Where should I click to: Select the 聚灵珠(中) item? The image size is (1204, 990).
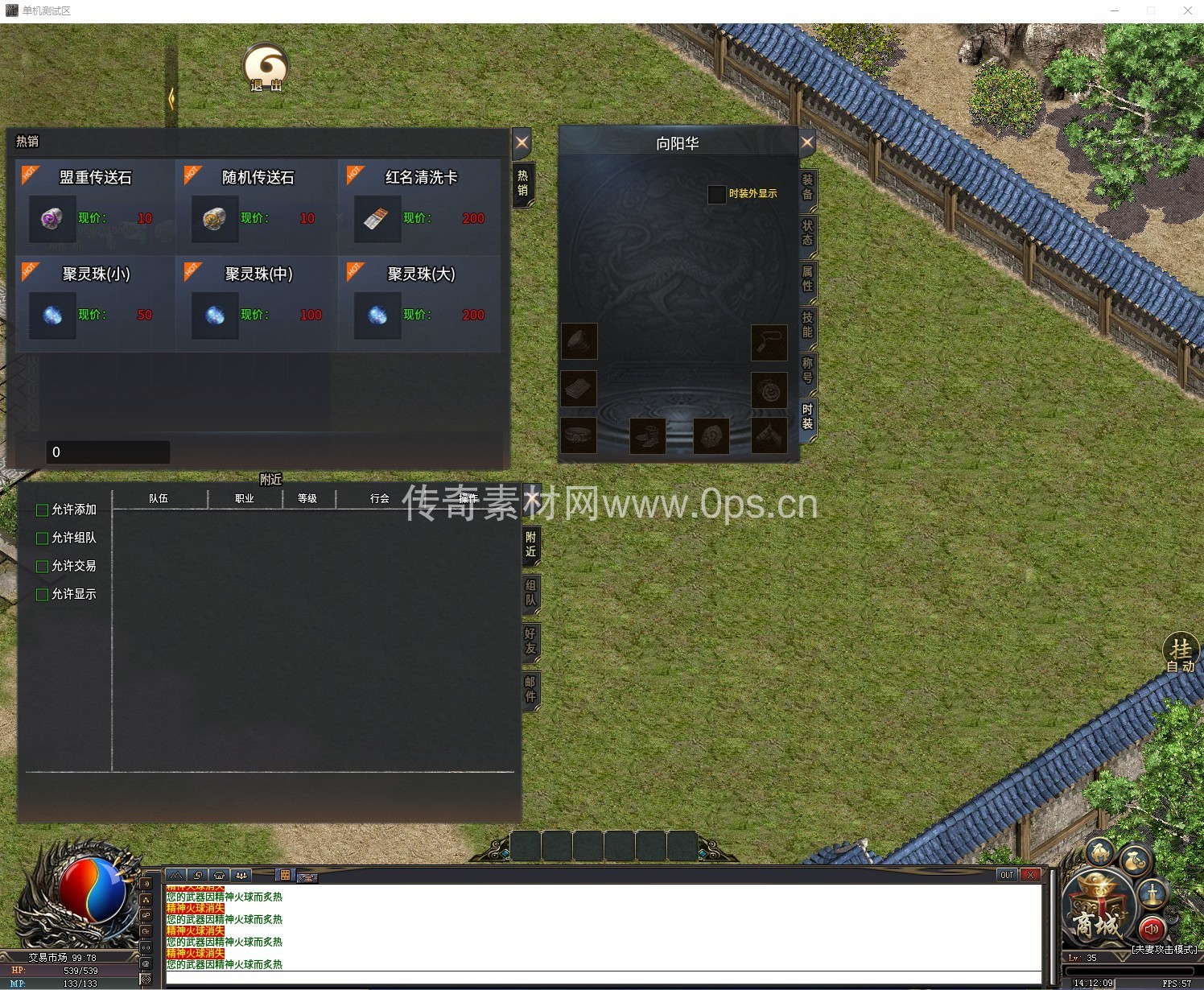coord(215,315)
